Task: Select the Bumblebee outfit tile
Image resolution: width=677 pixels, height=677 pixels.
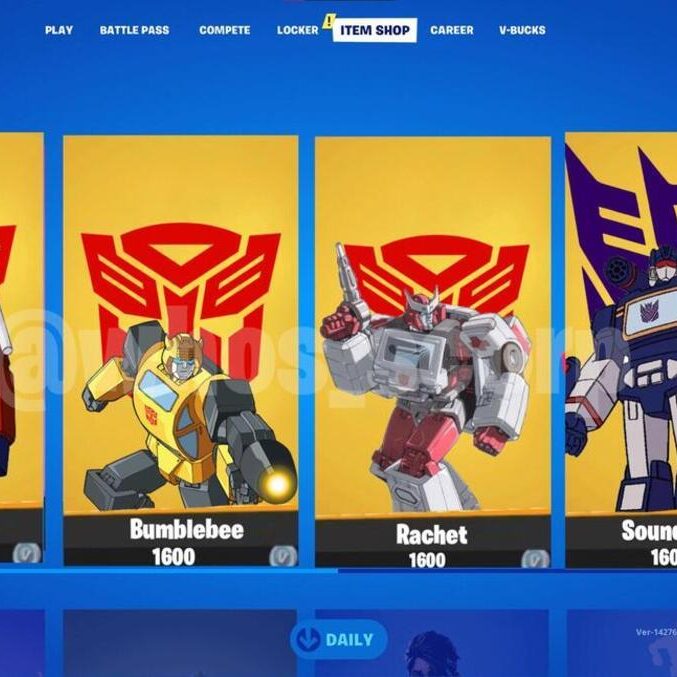Action: pyautogui.click(x=181, y=350)
